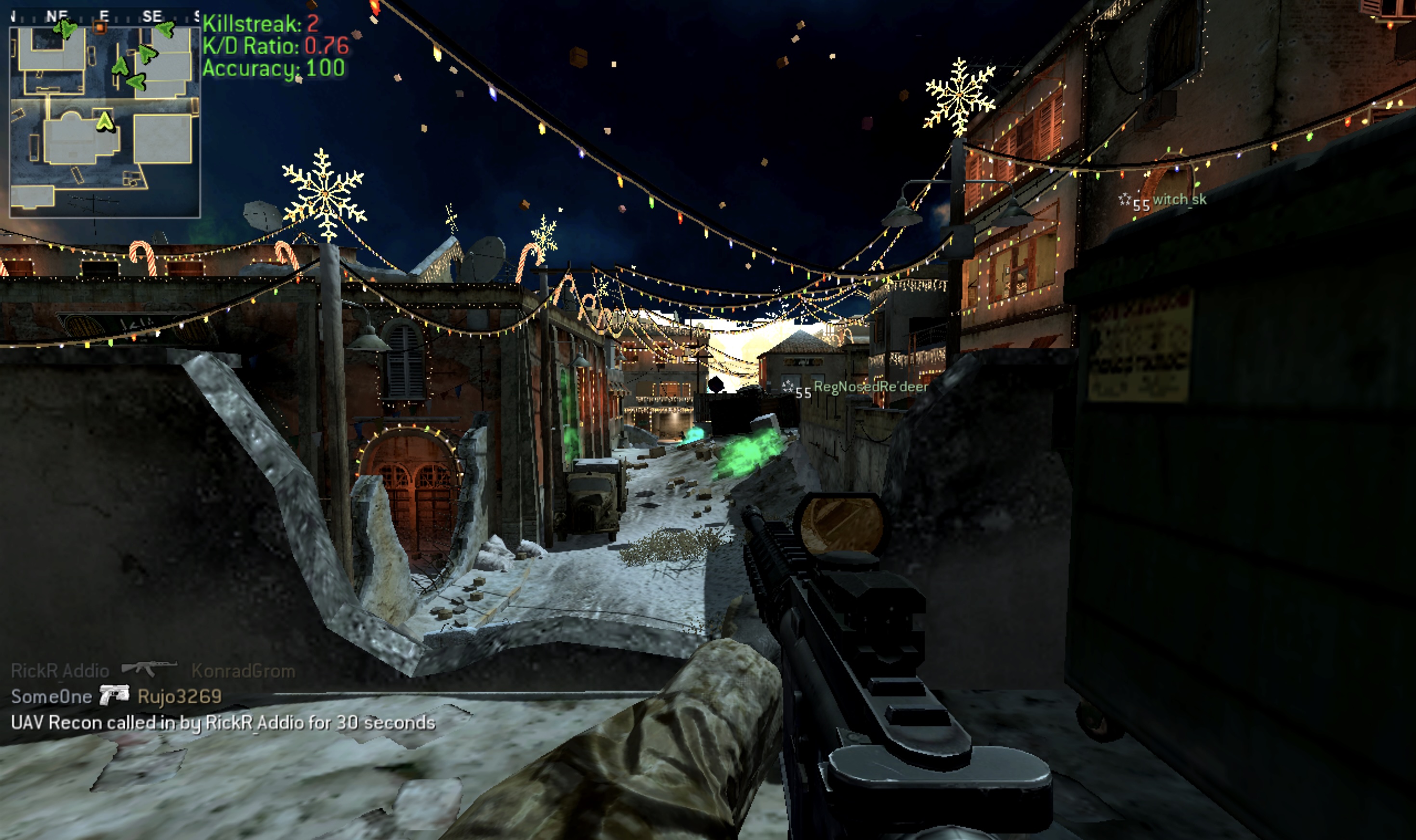
Task: Select the yellow player arrow on the minimap
Action: click(x=105, y=121)
